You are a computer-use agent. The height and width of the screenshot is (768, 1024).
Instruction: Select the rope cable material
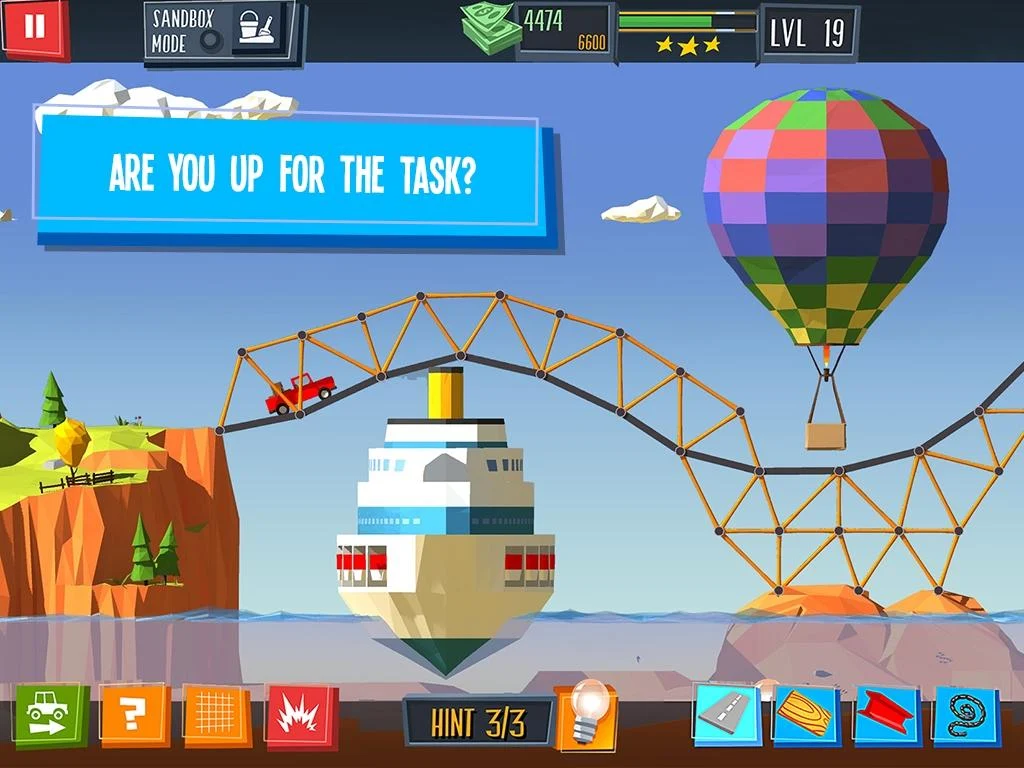[965, 714]
